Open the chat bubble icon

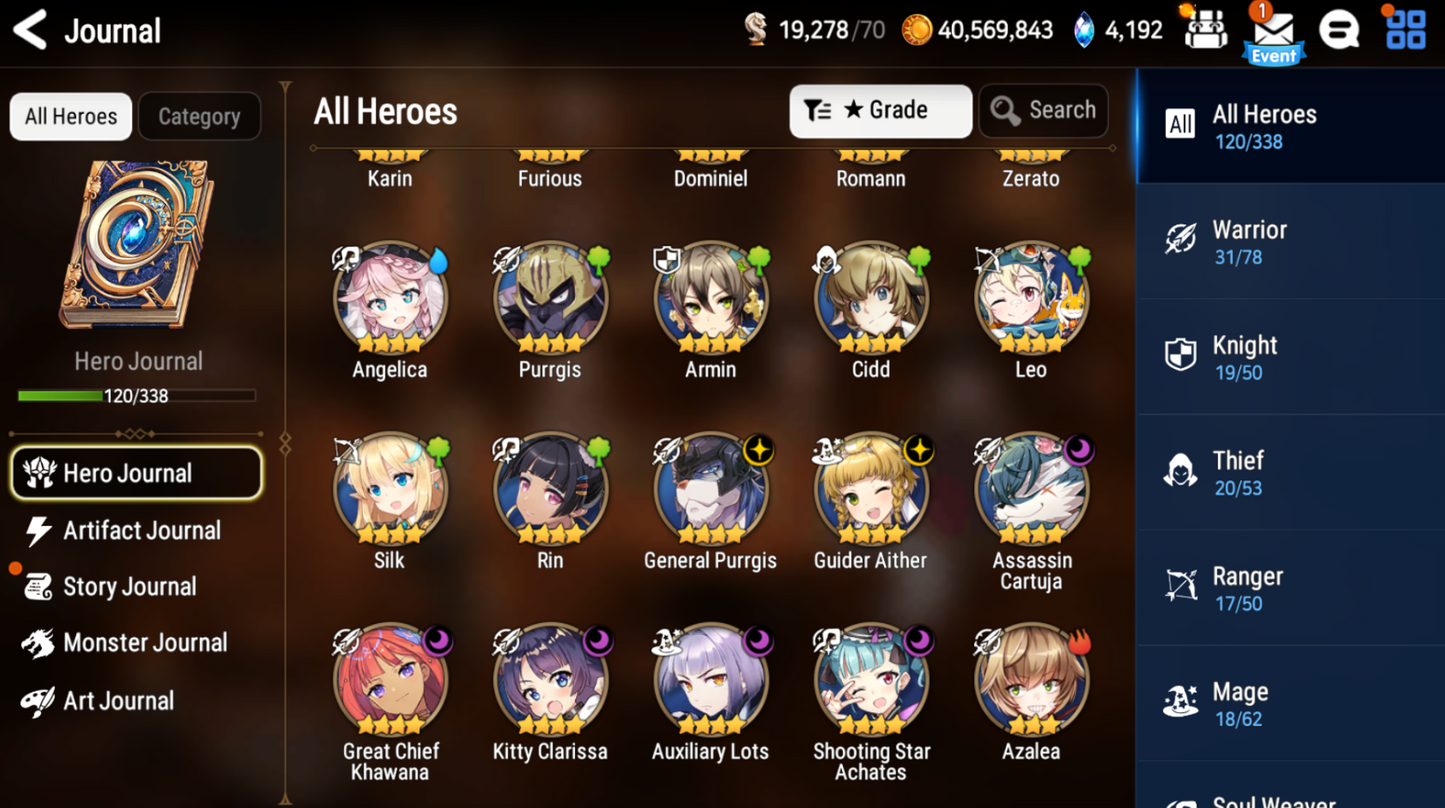pyautogui.click(x=1339, y=31)
